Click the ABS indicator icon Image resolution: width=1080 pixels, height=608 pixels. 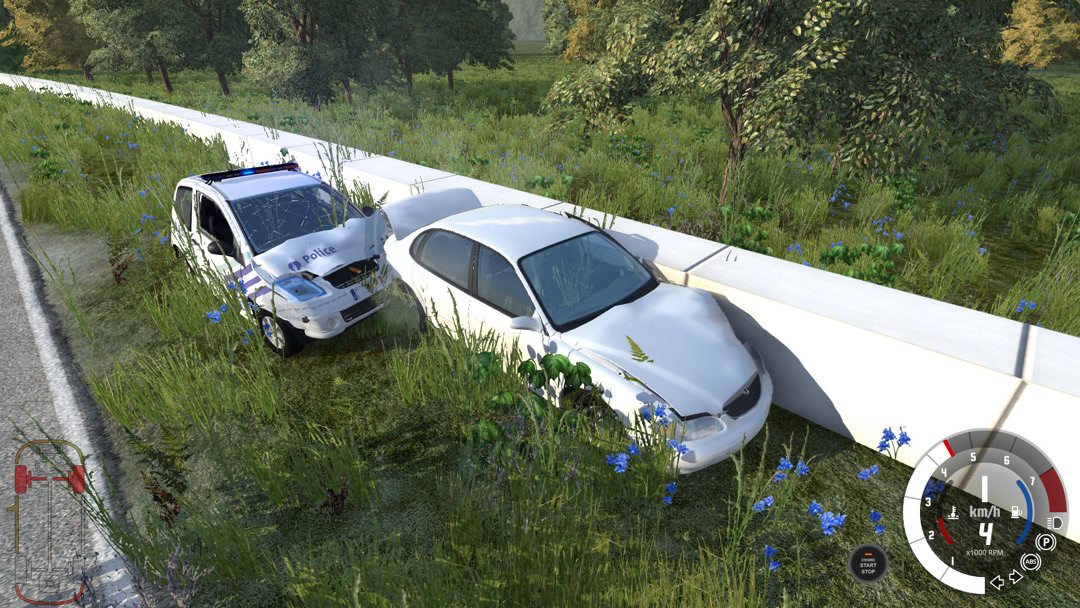tap(1030, 562)
